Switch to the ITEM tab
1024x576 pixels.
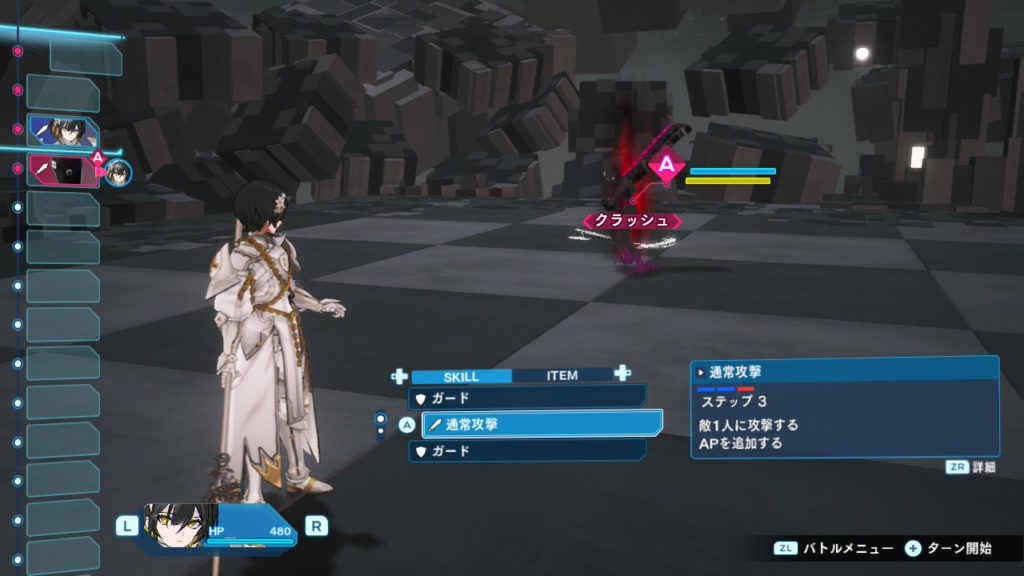tap(562, 376)
